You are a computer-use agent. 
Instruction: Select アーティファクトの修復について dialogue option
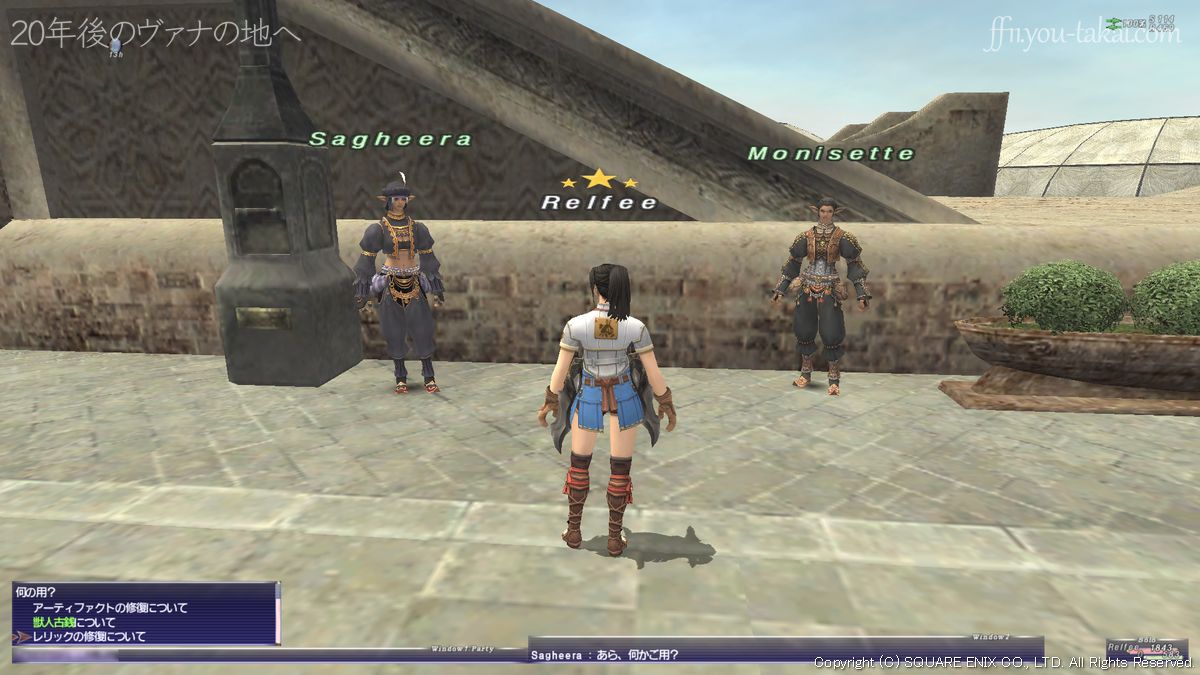[110, 608]
